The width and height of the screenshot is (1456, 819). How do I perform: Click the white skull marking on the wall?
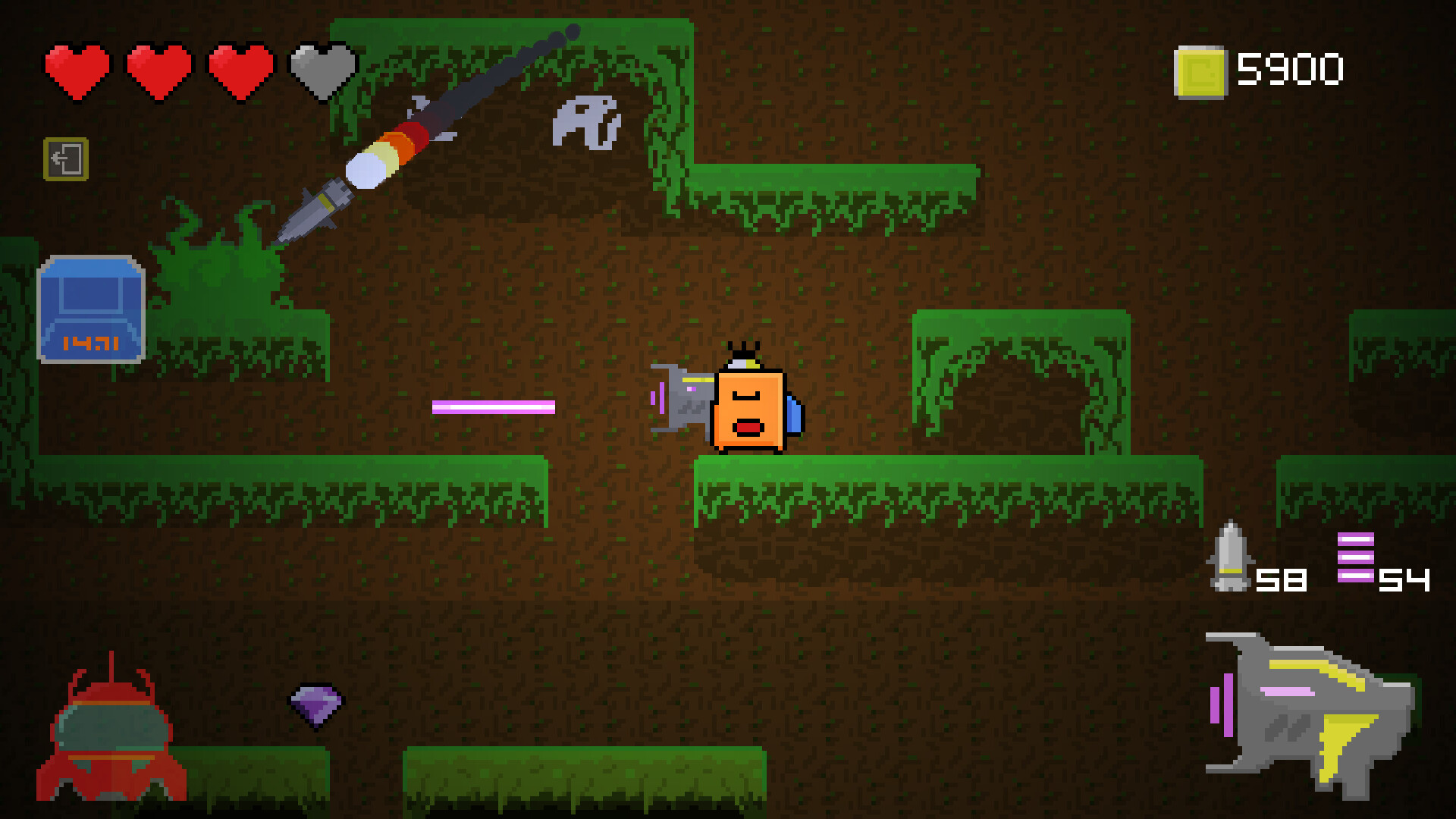pos(588,121)
